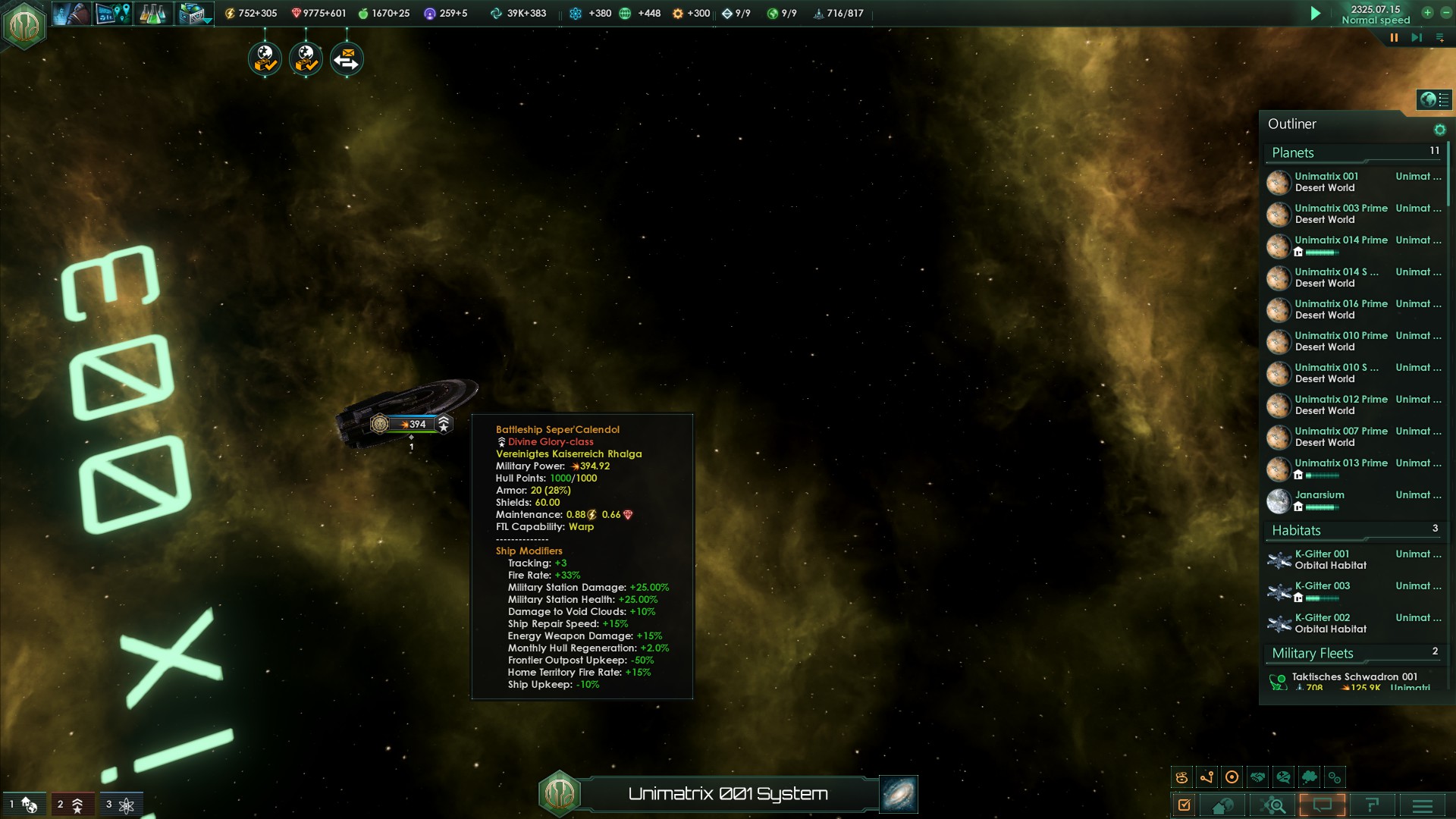Image resolution: width=1456 pixels, height=819 pixels.
Task: Select Unimatrix 001 in the Outliner
Action: pyautogui.click(x=1326, y=182)
